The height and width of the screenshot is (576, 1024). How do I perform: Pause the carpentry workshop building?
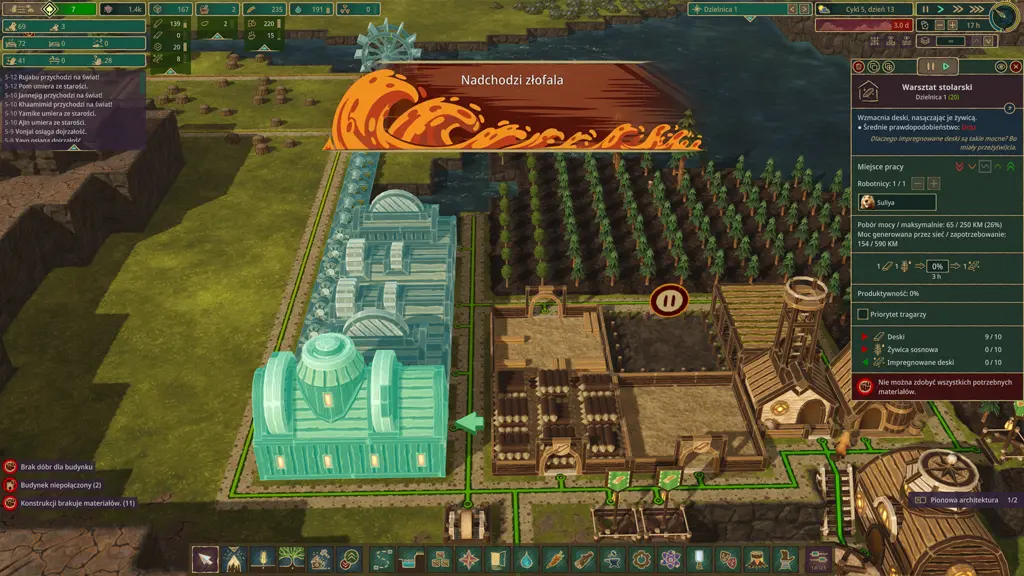coord(931,66)
